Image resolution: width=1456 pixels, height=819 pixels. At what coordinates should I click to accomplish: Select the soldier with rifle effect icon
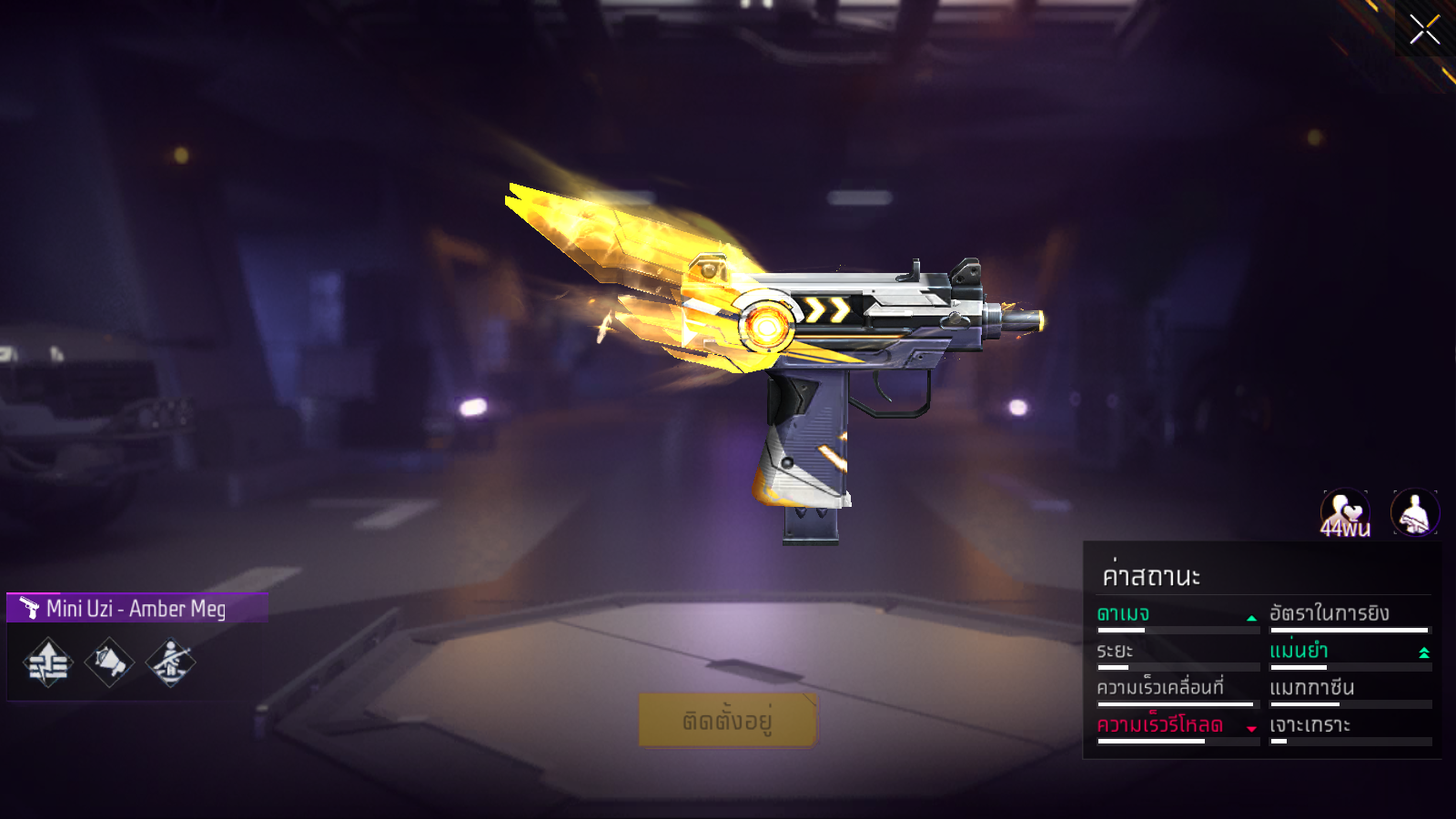tap(170, 662)
